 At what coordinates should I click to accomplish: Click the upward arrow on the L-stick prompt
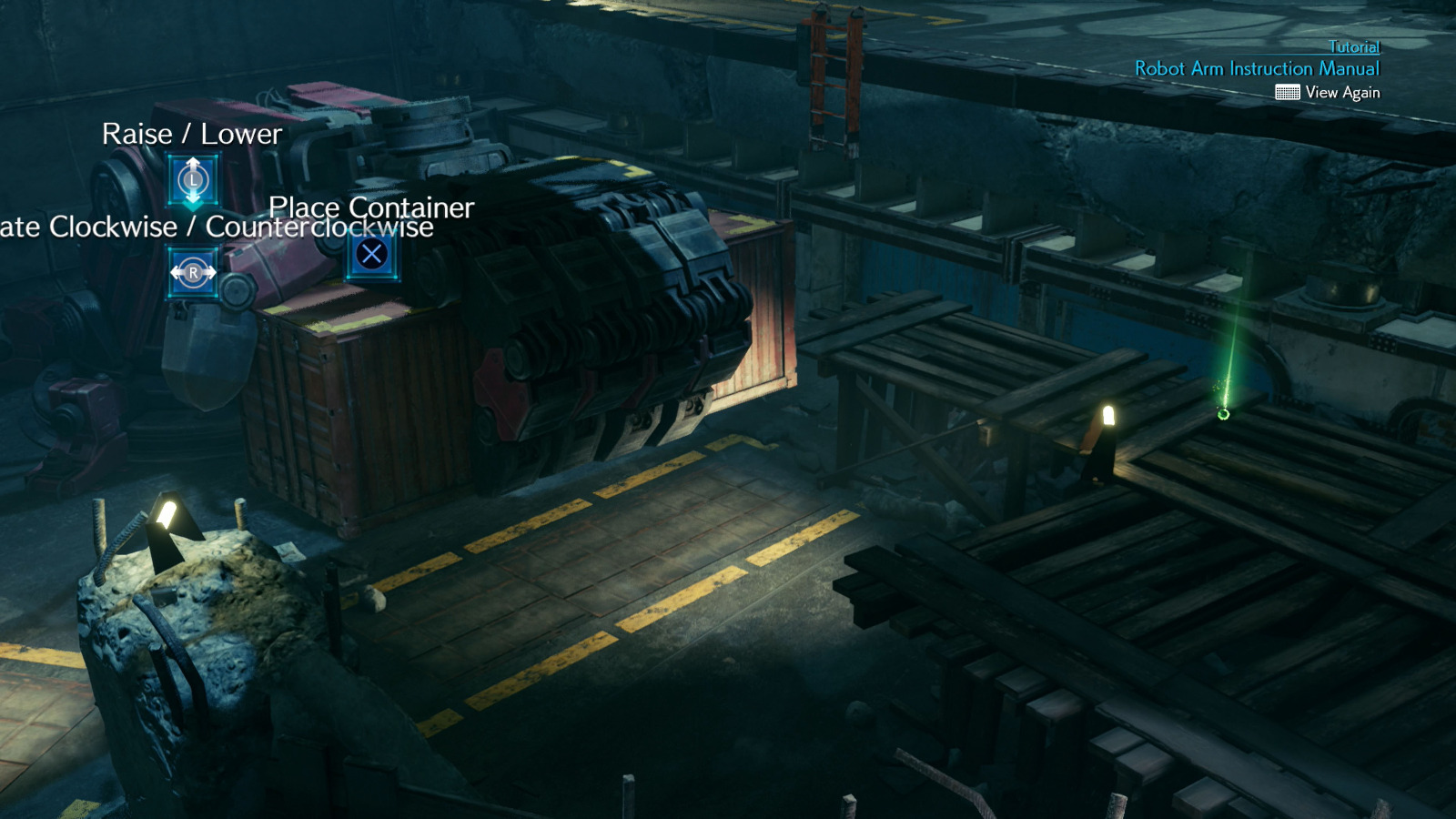pyautogui.click(x=193, y=162)
